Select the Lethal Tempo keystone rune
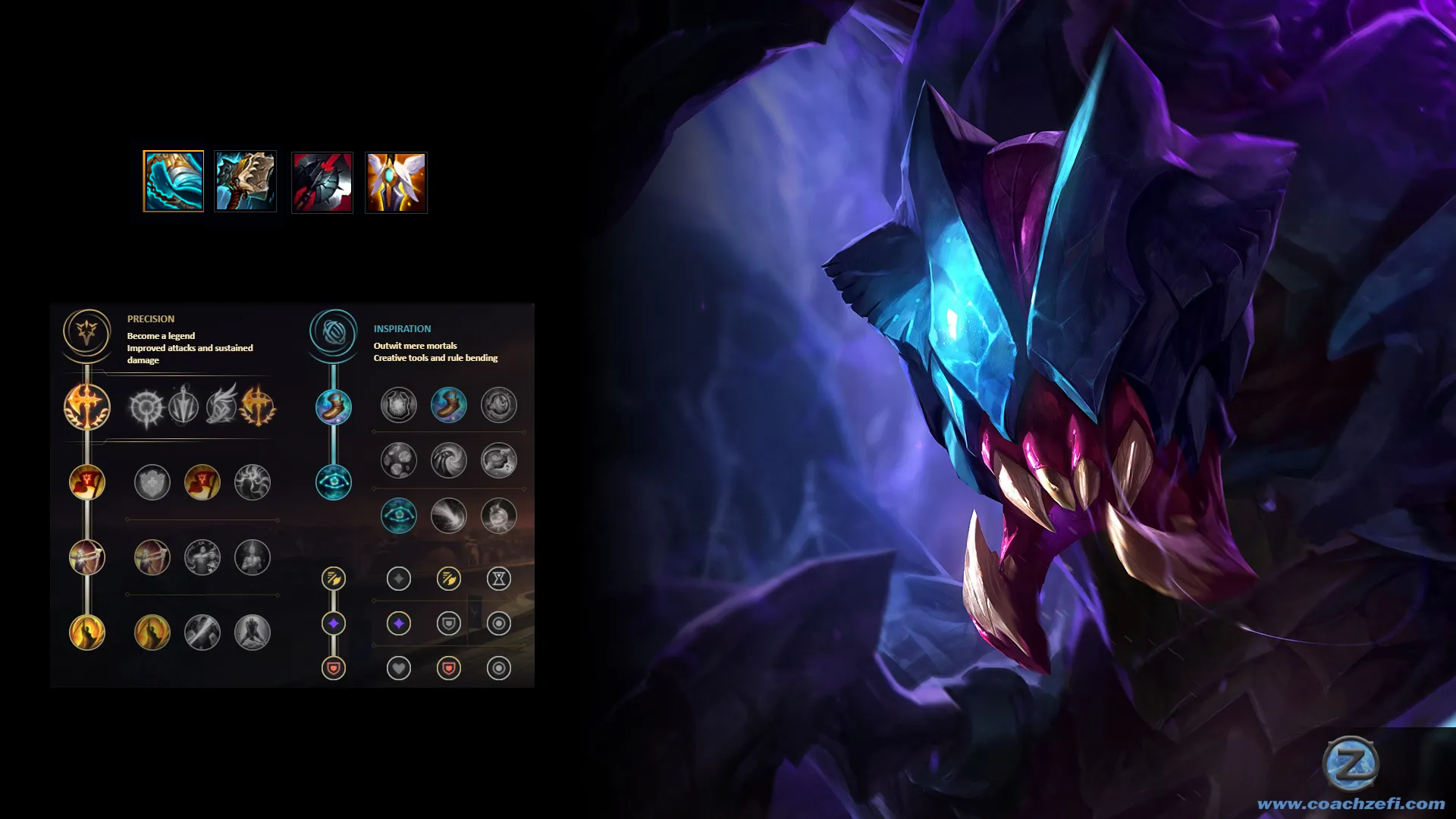The height and width of the screenshot is (819, 1456). [184, 407]
